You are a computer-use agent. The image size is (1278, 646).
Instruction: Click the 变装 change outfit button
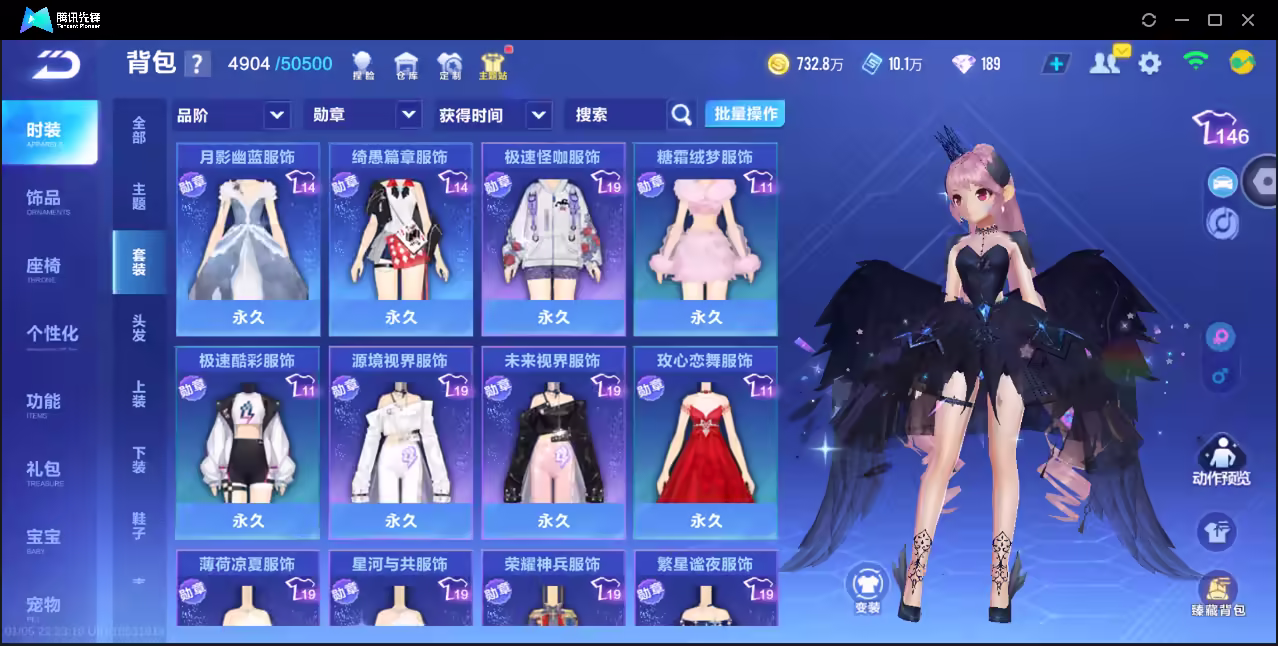[x=867, y=589]
